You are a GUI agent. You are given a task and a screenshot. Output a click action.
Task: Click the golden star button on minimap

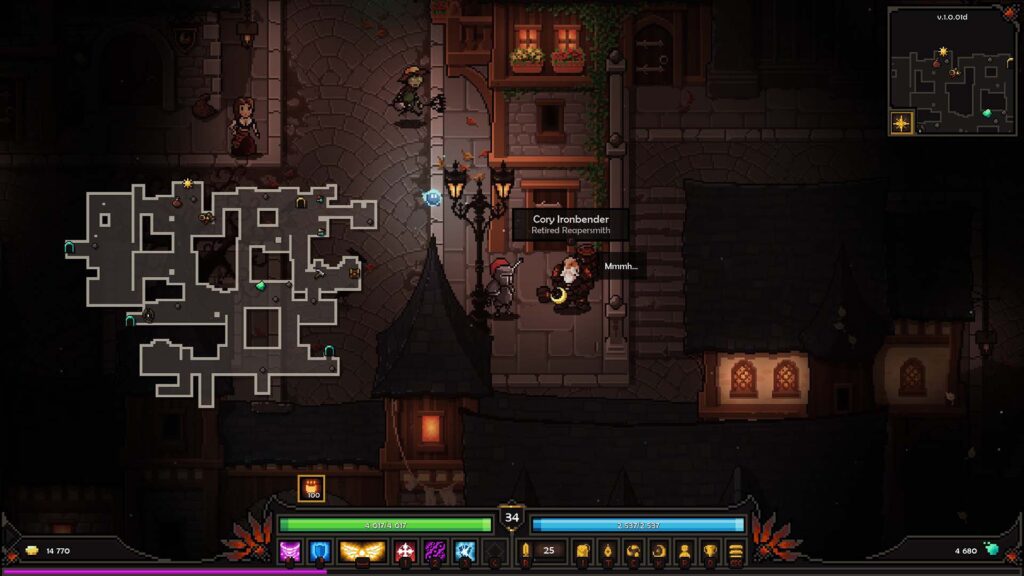[902, 123]
